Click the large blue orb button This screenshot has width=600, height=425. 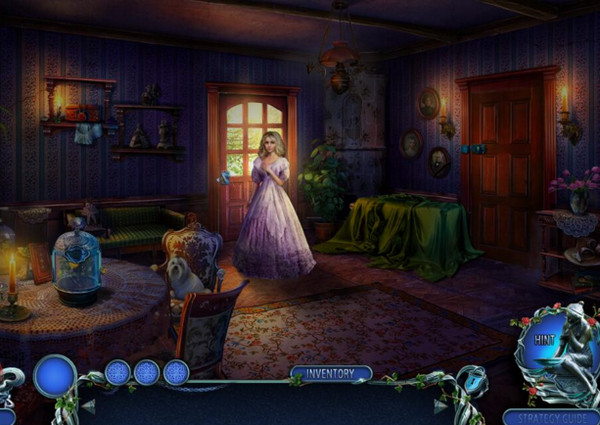(55, 377)
